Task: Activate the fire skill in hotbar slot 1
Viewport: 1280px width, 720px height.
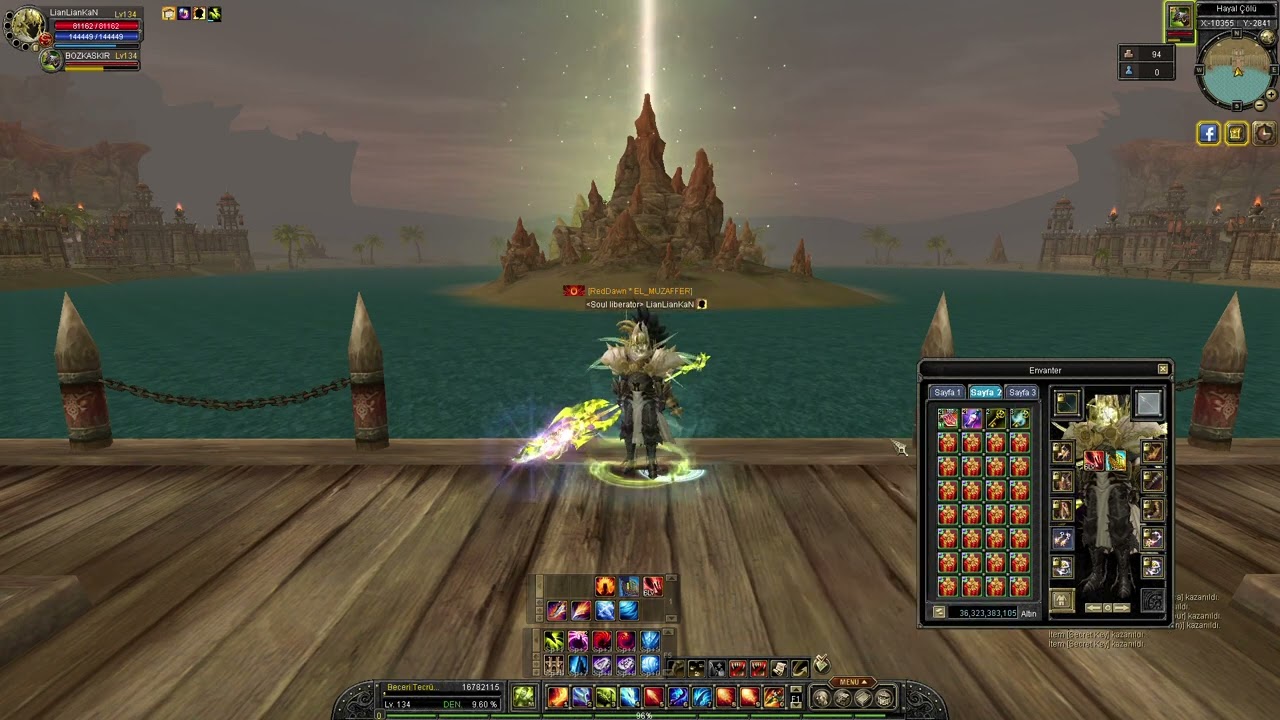Action: 557,697
